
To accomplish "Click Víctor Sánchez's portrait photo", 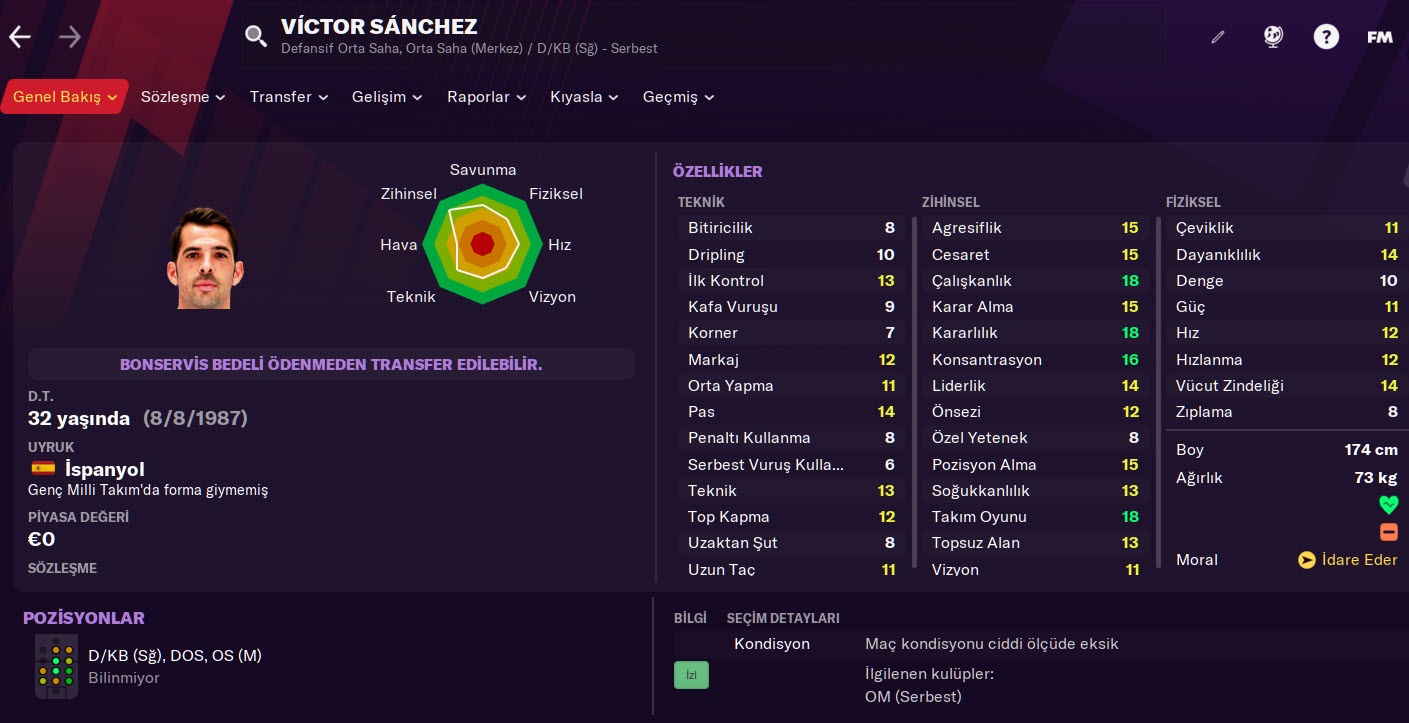I will click(x=205, y=258).
